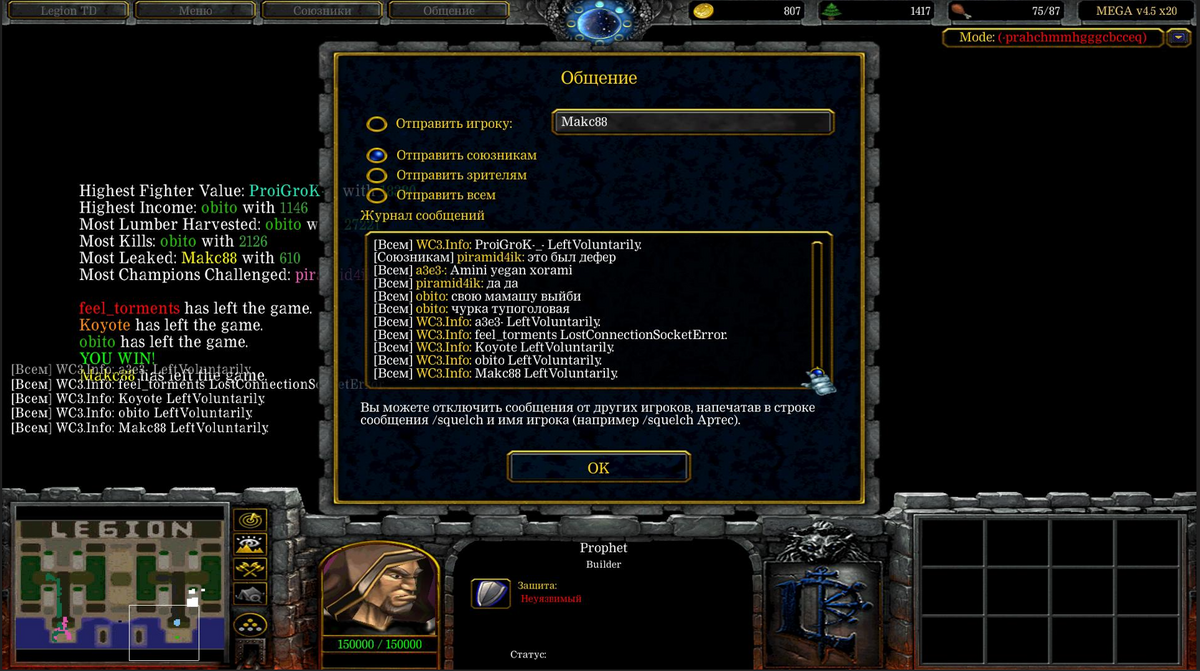Toggle minimap ally color crossed-axes button
Image resolution: width=1200 pixels, height=671 pixels.
[x=249, y=570]
